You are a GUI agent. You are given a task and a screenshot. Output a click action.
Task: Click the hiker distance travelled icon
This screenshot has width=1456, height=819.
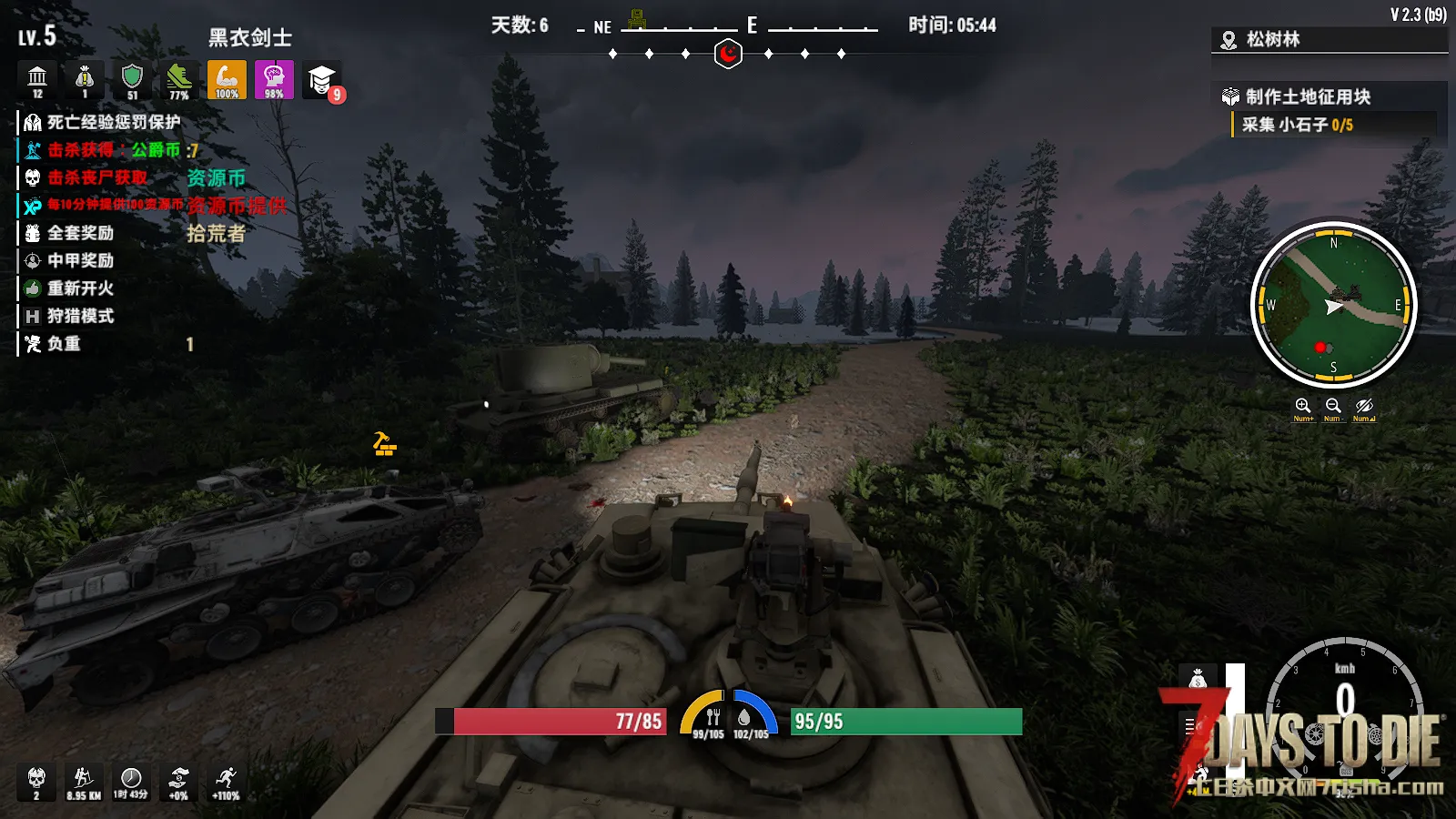click(84, 782)
